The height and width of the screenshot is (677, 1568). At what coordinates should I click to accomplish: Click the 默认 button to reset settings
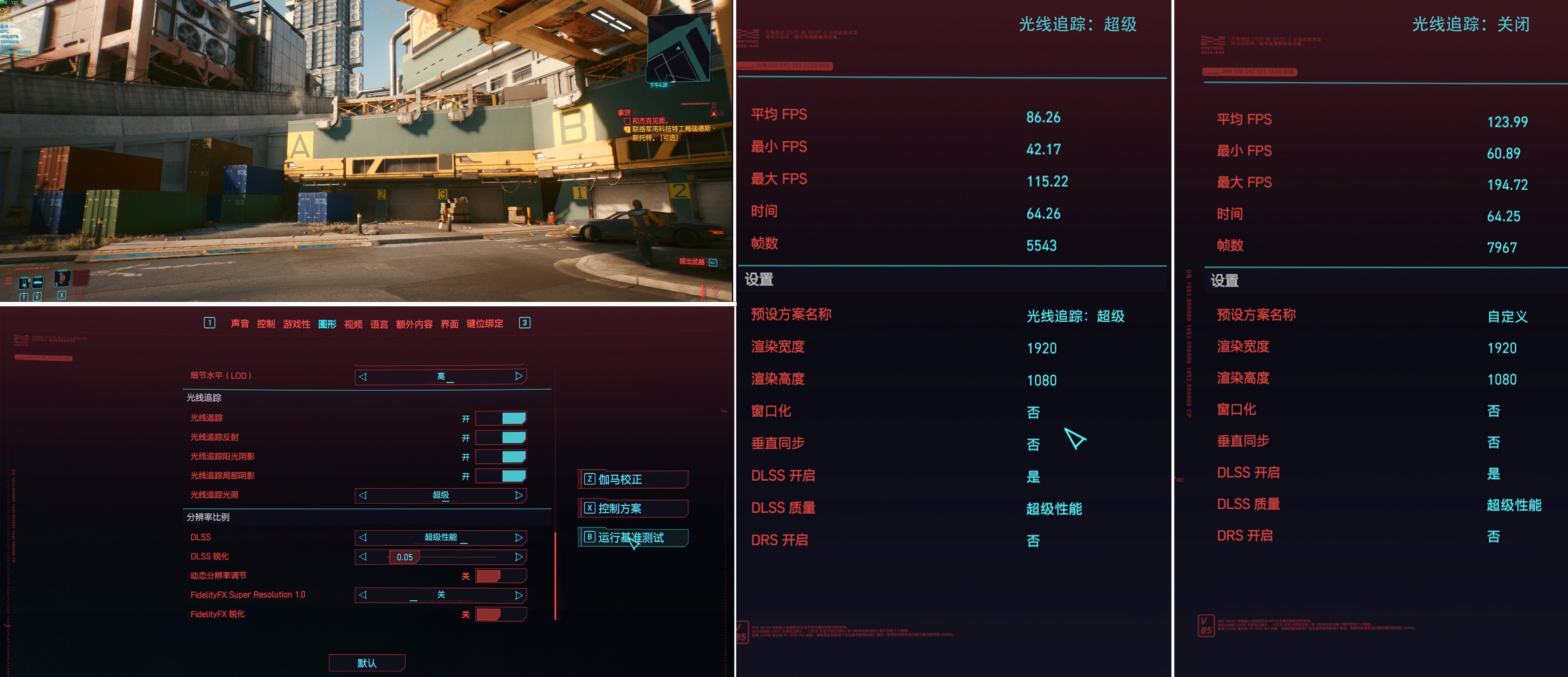[367, 662]
